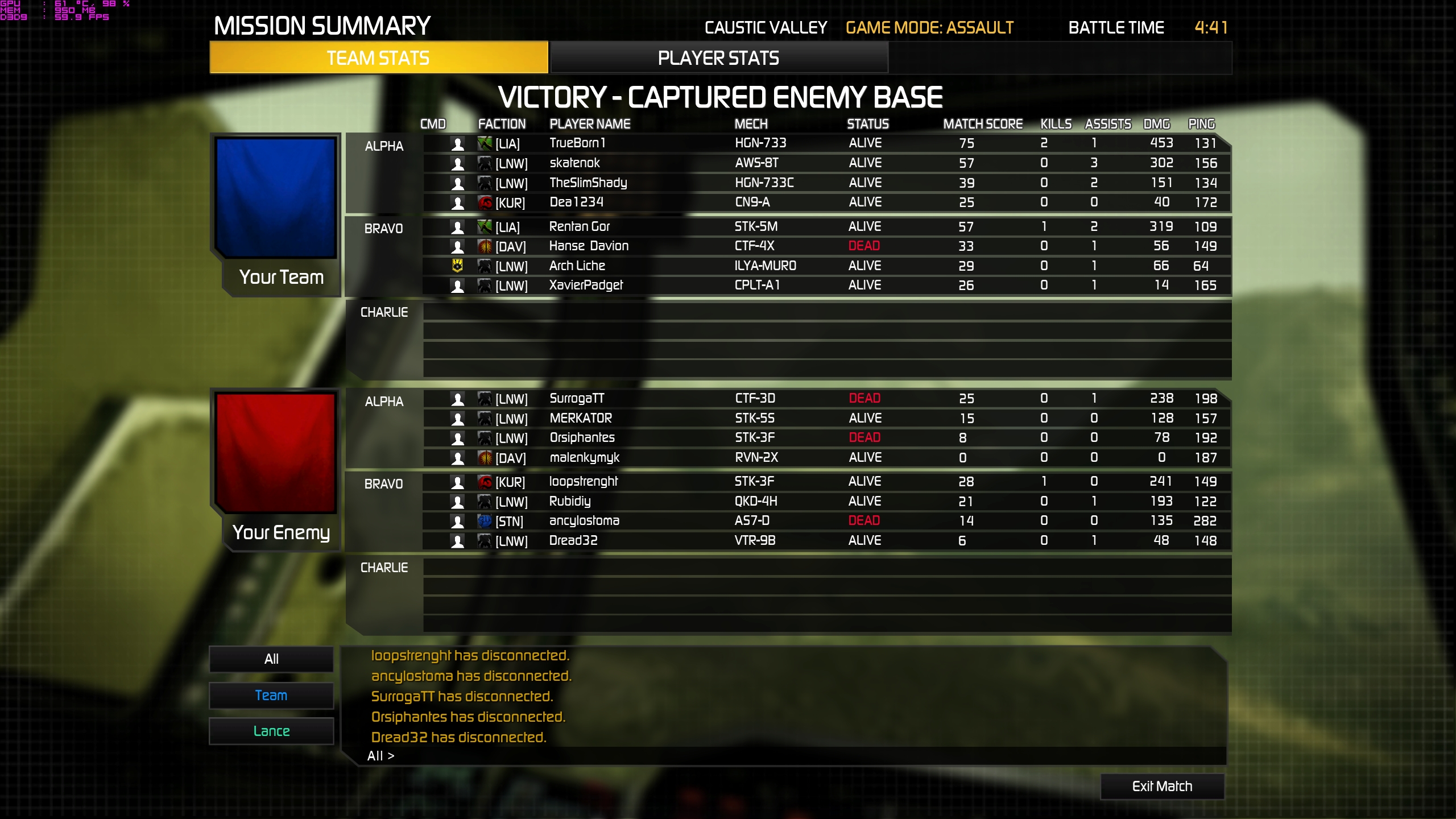Select the Lance chat channel
The width and height of the screenshot is (1456, 819).
pos(271,731)
